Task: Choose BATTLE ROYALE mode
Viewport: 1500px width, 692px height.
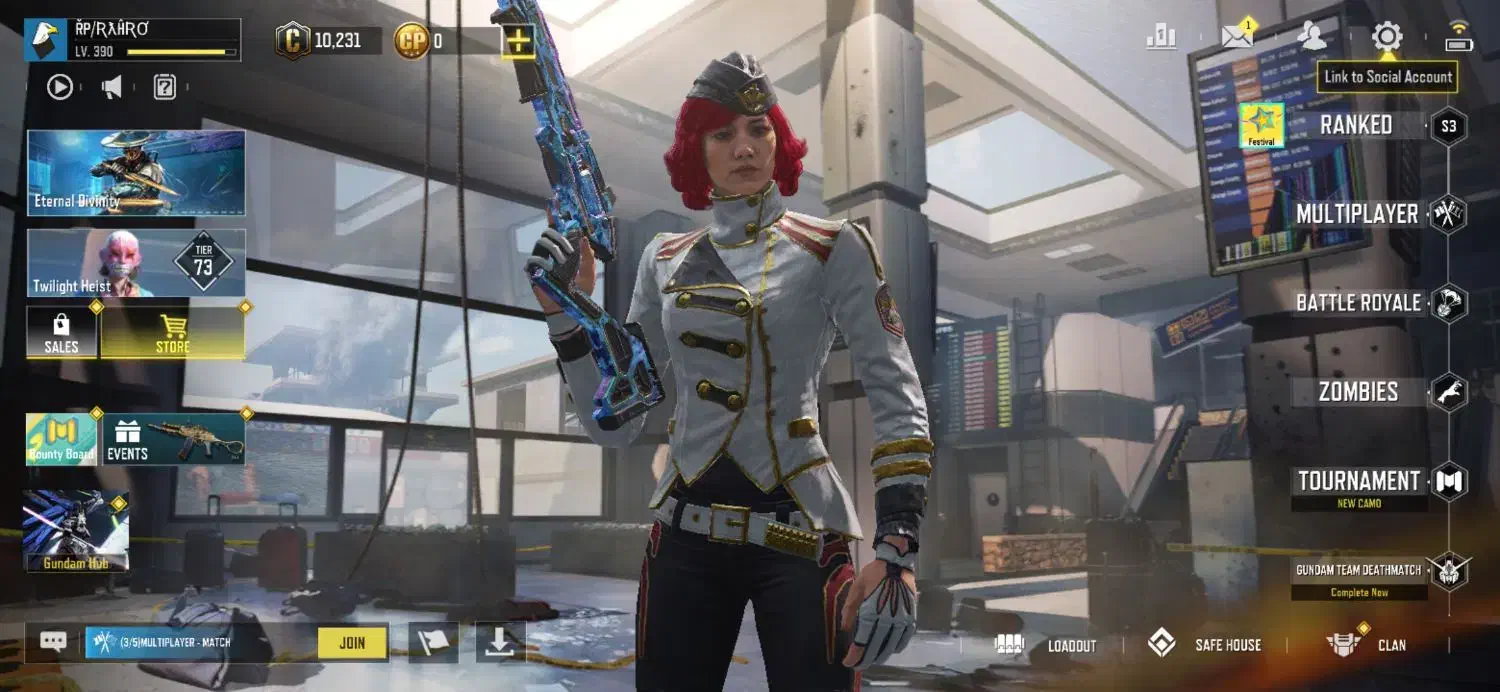Action: click(1358, 303)
